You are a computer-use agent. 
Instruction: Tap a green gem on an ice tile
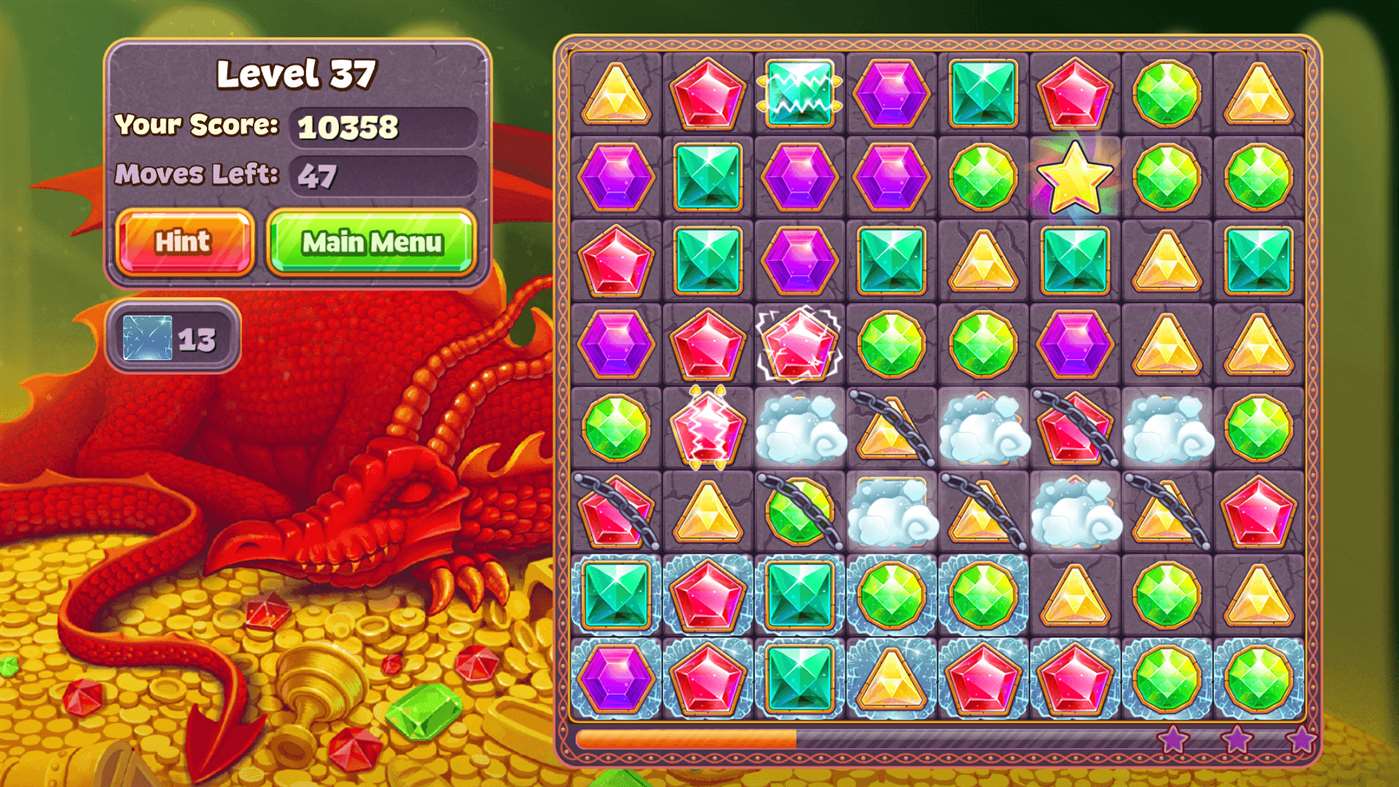(x=890, y=594)
